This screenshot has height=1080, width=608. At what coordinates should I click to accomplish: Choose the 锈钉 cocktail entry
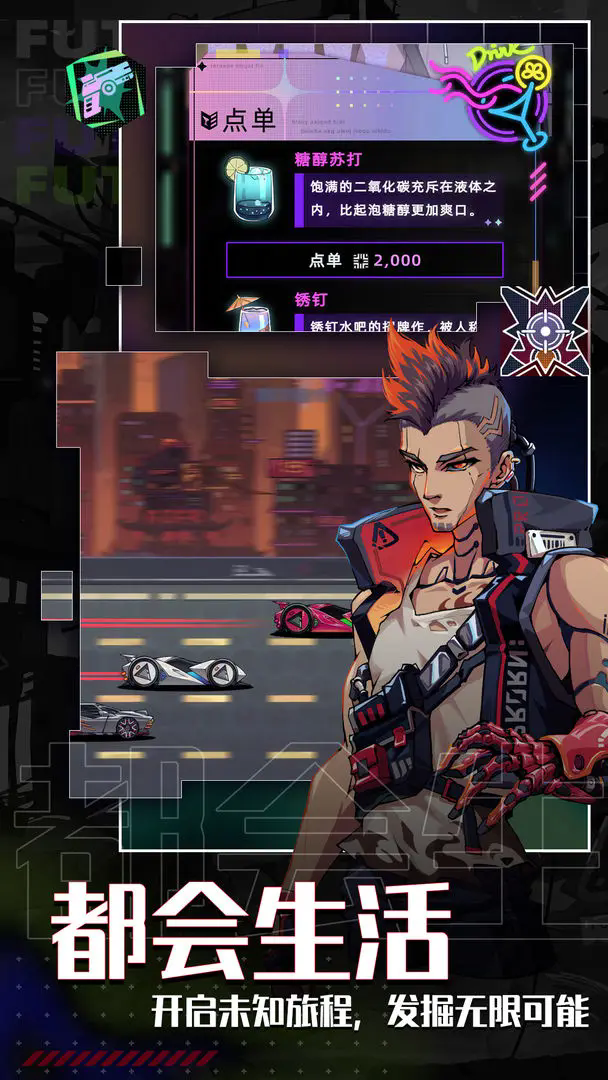pyautogui.click(x=312, y=300)
